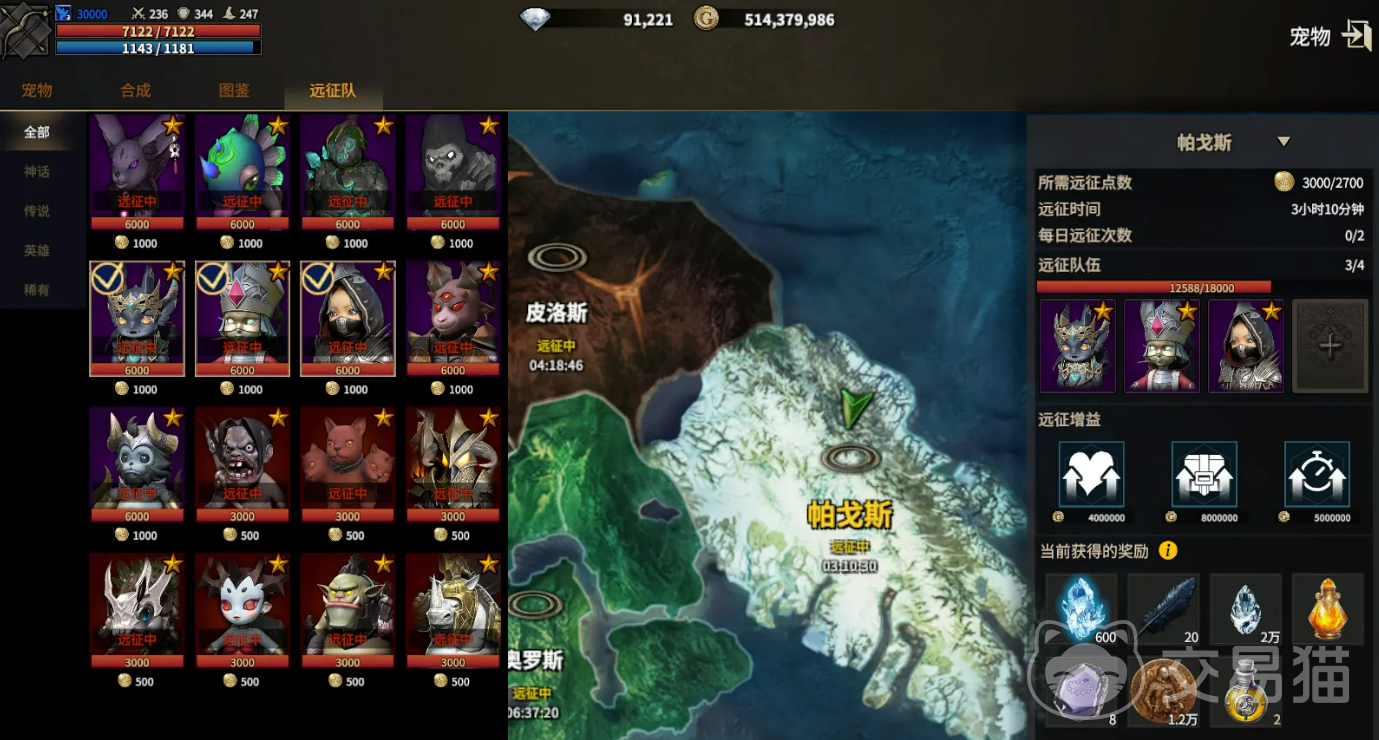Viewport: 1379px width, 740px height.
Task: Choose the green orc pet card
Action: pyautogui.click(x=348, y=609)
